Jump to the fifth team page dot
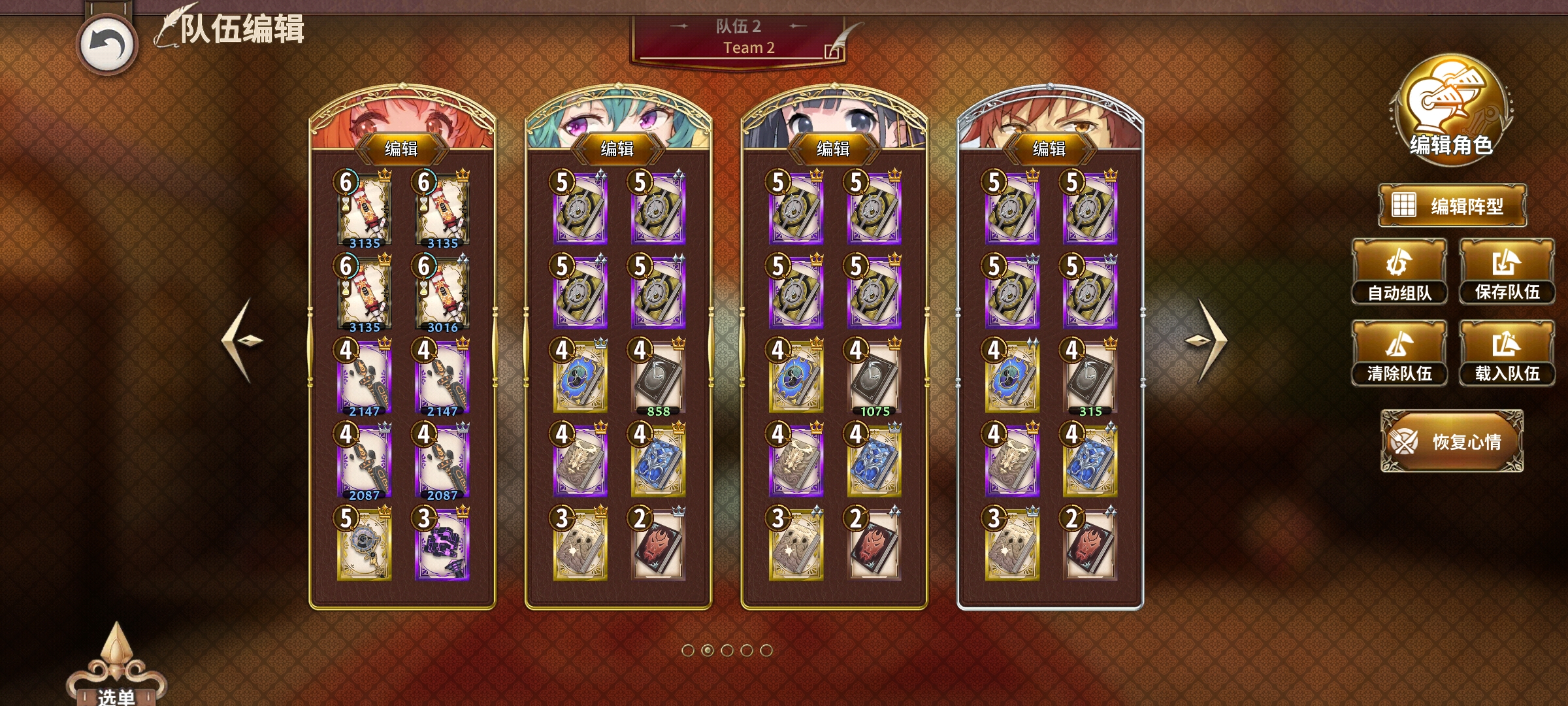The height and width of the screenshot is (706, 1568). [x=766, y=650]
